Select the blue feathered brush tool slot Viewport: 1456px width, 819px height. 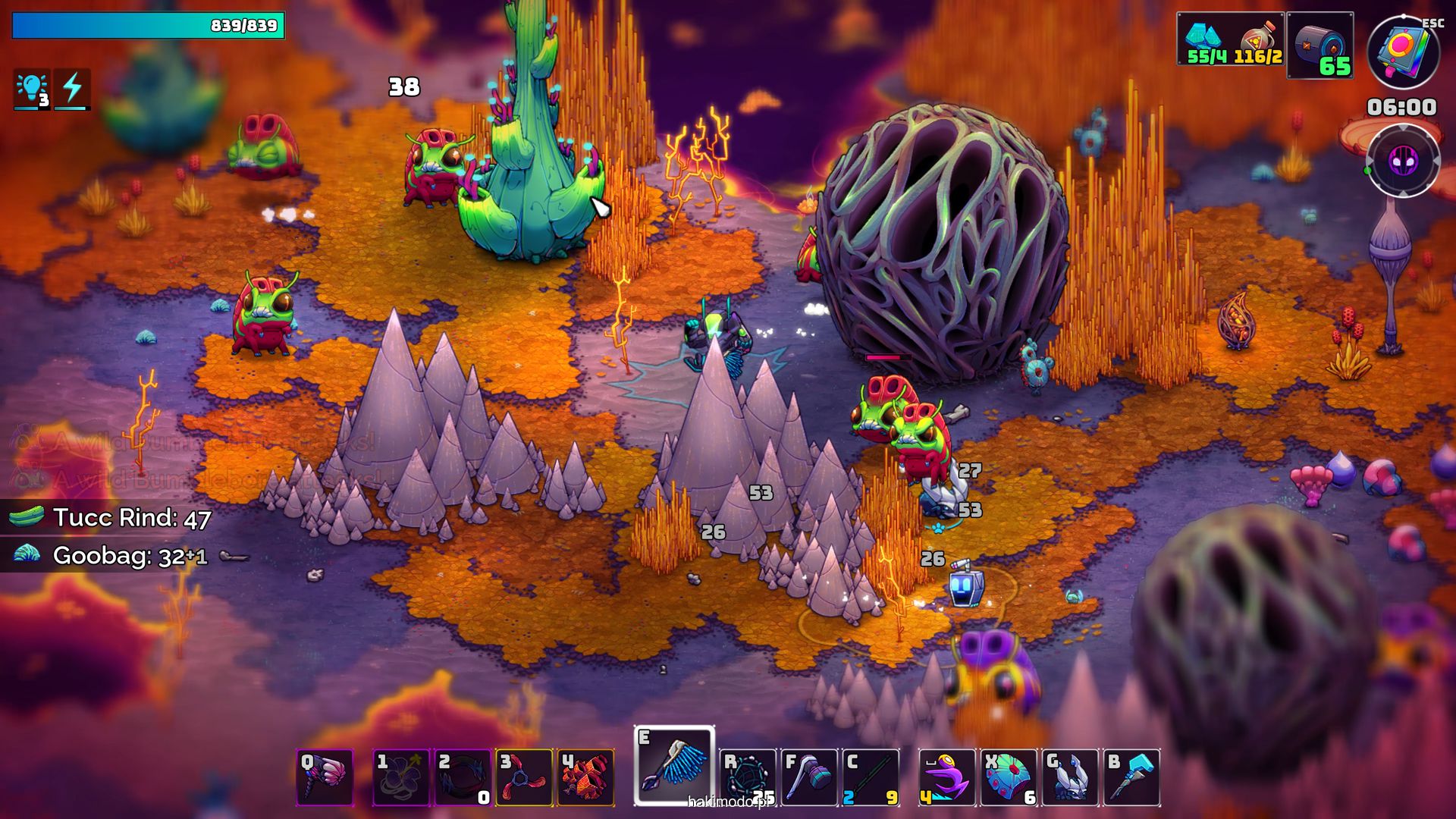pos(673,766)
